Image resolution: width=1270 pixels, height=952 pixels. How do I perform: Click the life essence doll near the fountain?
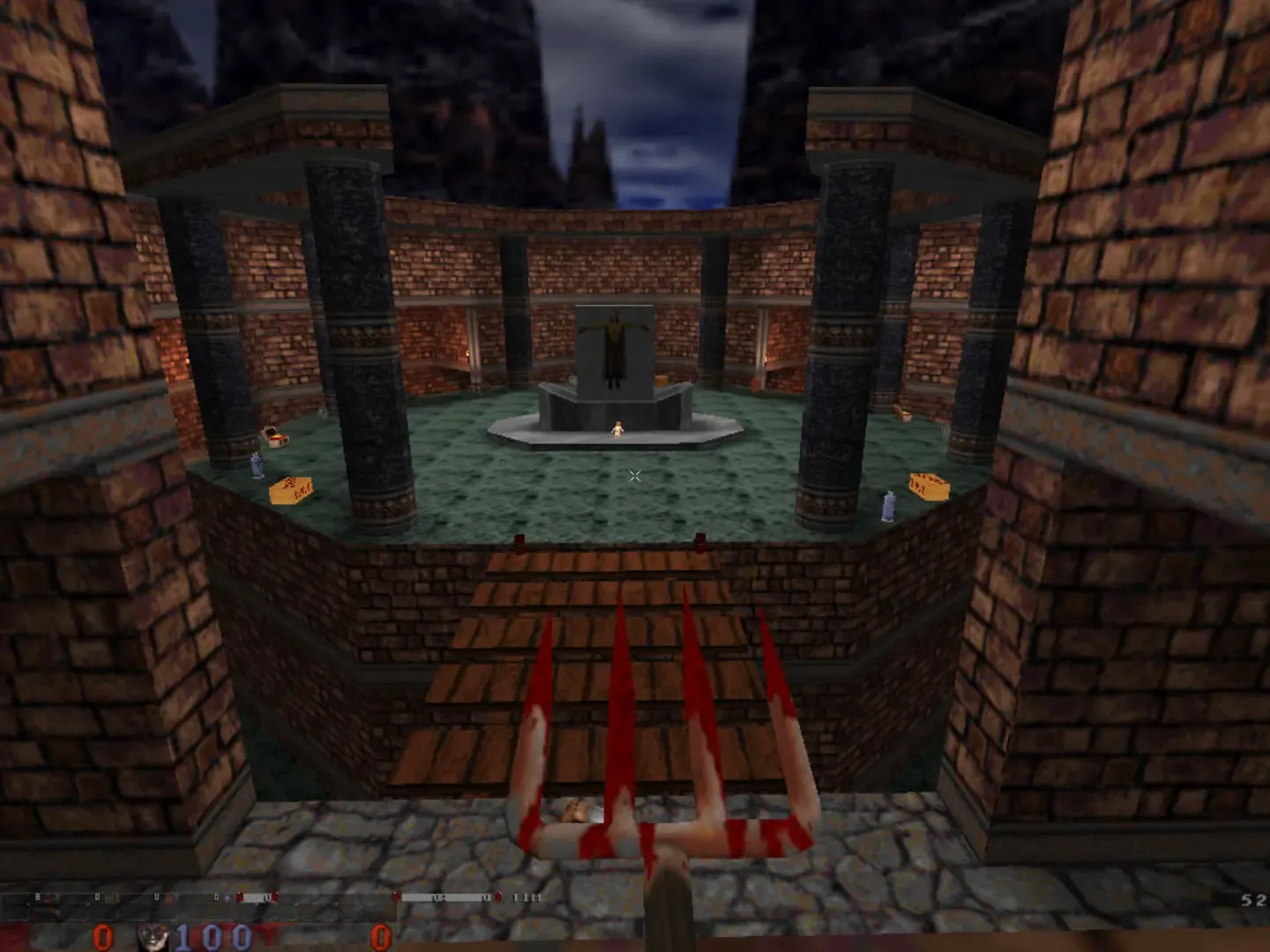[619, 429]
